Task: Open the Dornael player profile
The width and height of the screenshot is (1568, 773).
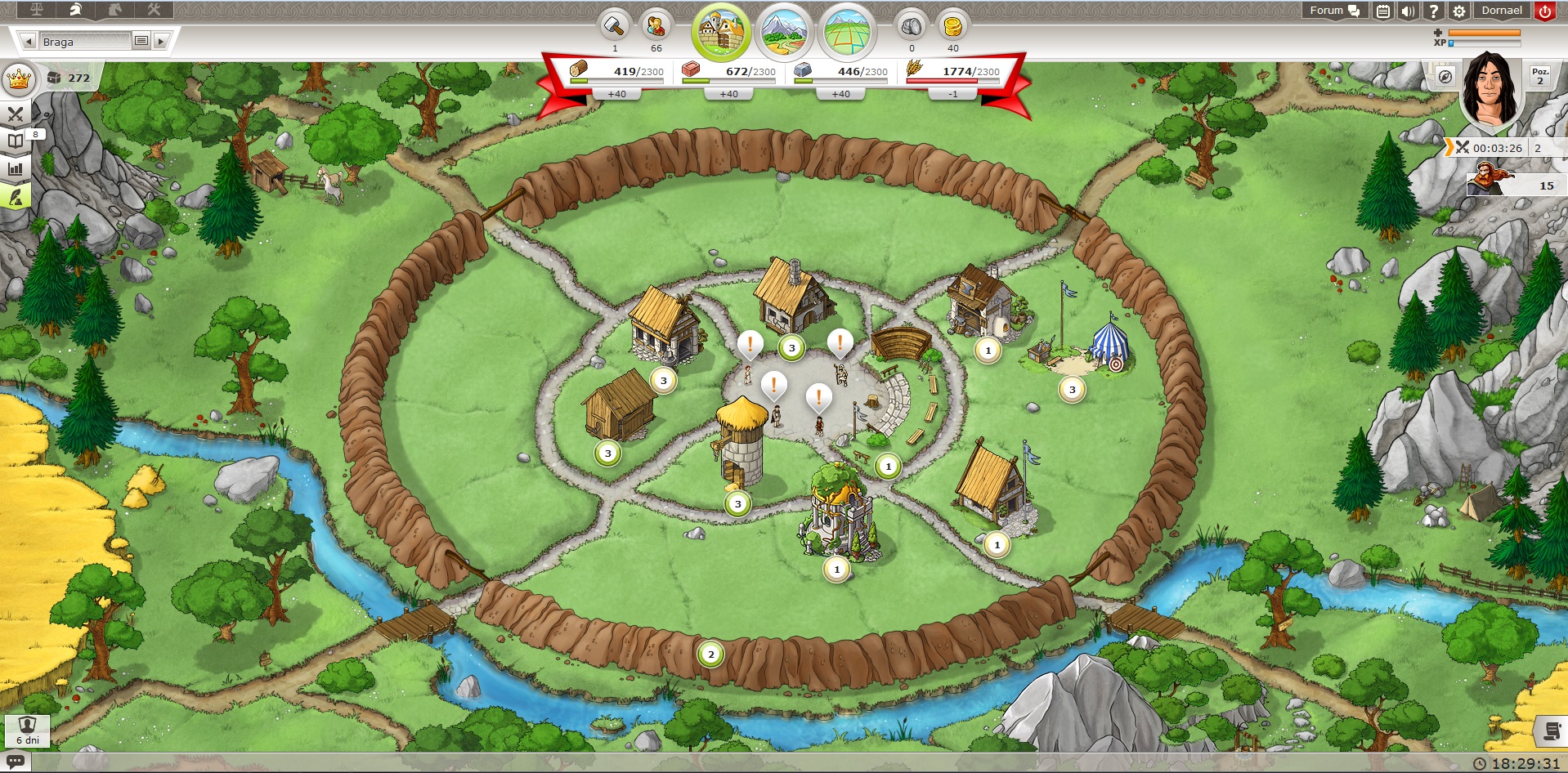Action: click(x=1503, y=10)
